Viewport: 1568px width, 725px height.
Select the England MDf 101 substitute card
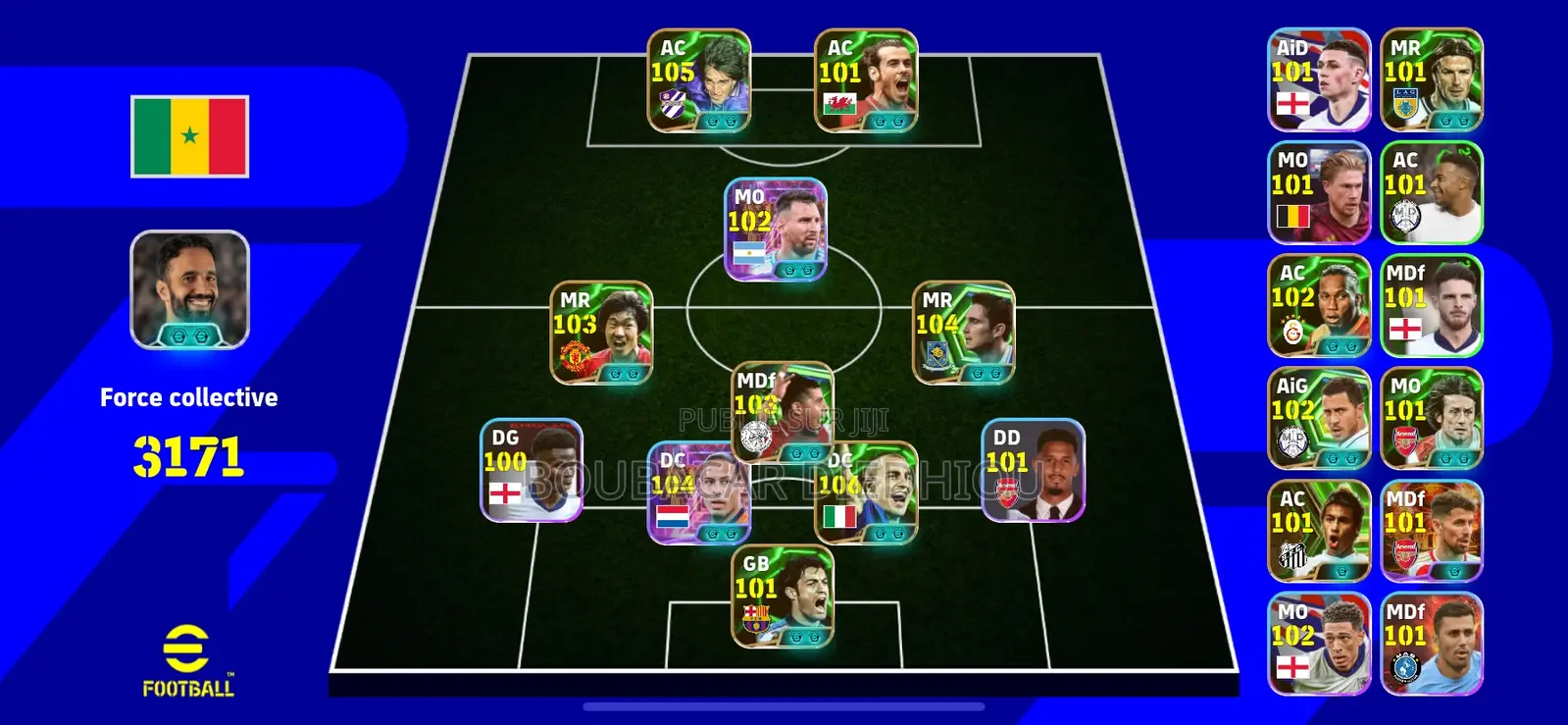pos(1432,306)
